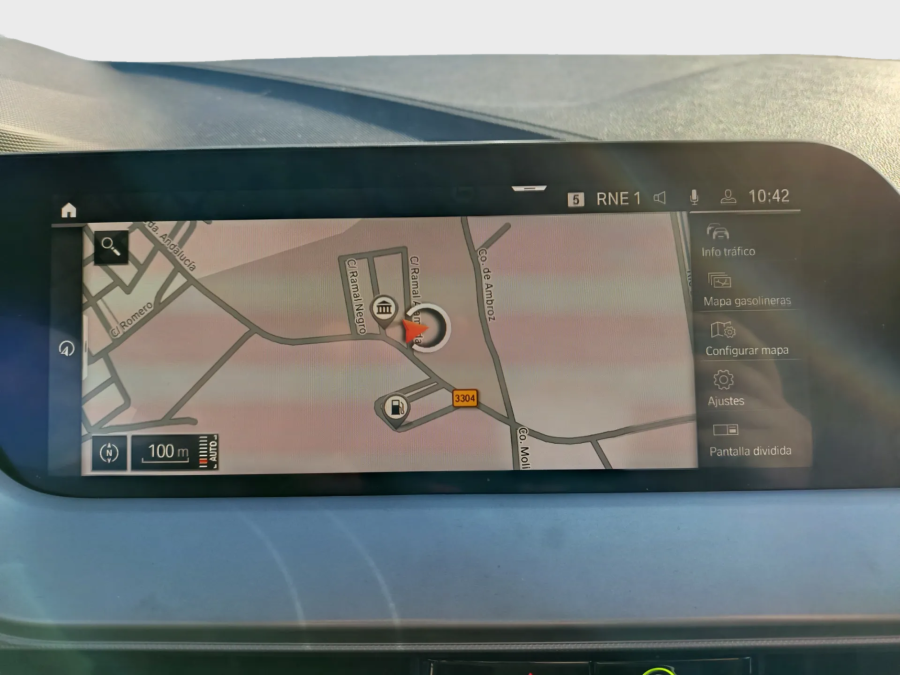Open the RNE 1 radio station
Image resolution: width=900 pixels, height=675 pixels.
618,198
